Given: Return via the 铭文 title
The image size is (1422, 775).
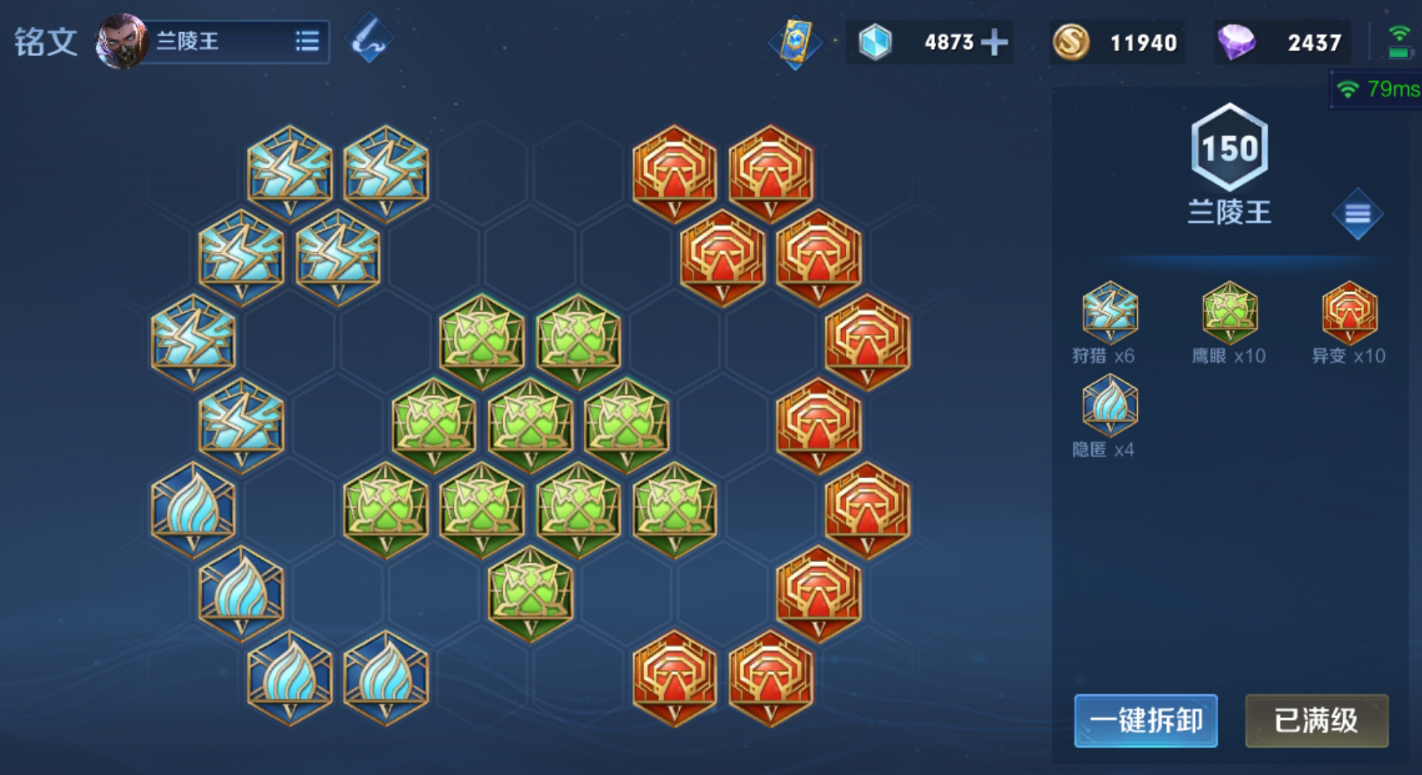Looking at the screenshot, I should [46, 43].
